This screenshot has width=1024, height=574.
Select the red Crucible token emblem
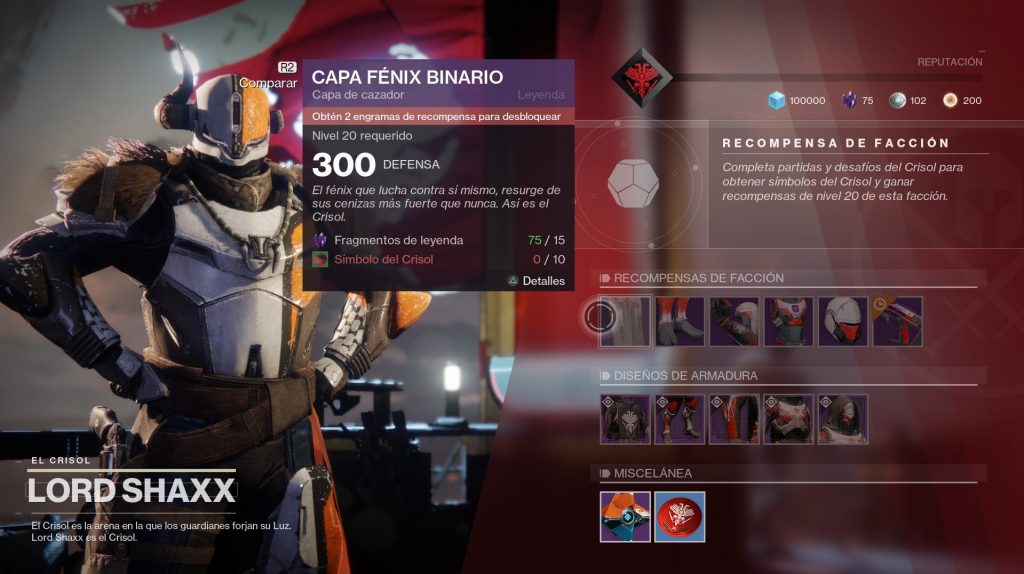click(680, 517)
